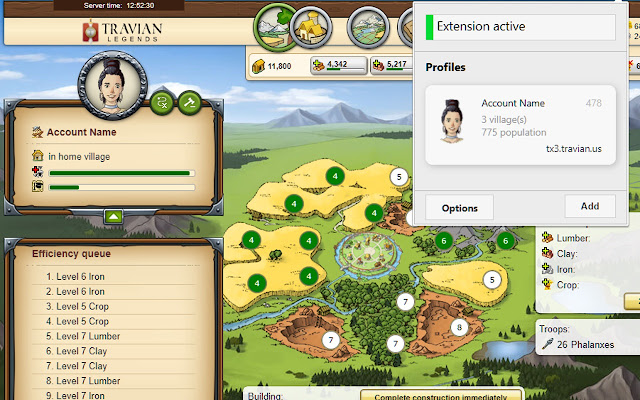640x400 pixels.
Task: Select the clay resource amount 5,217
Action: coord(396,65)
